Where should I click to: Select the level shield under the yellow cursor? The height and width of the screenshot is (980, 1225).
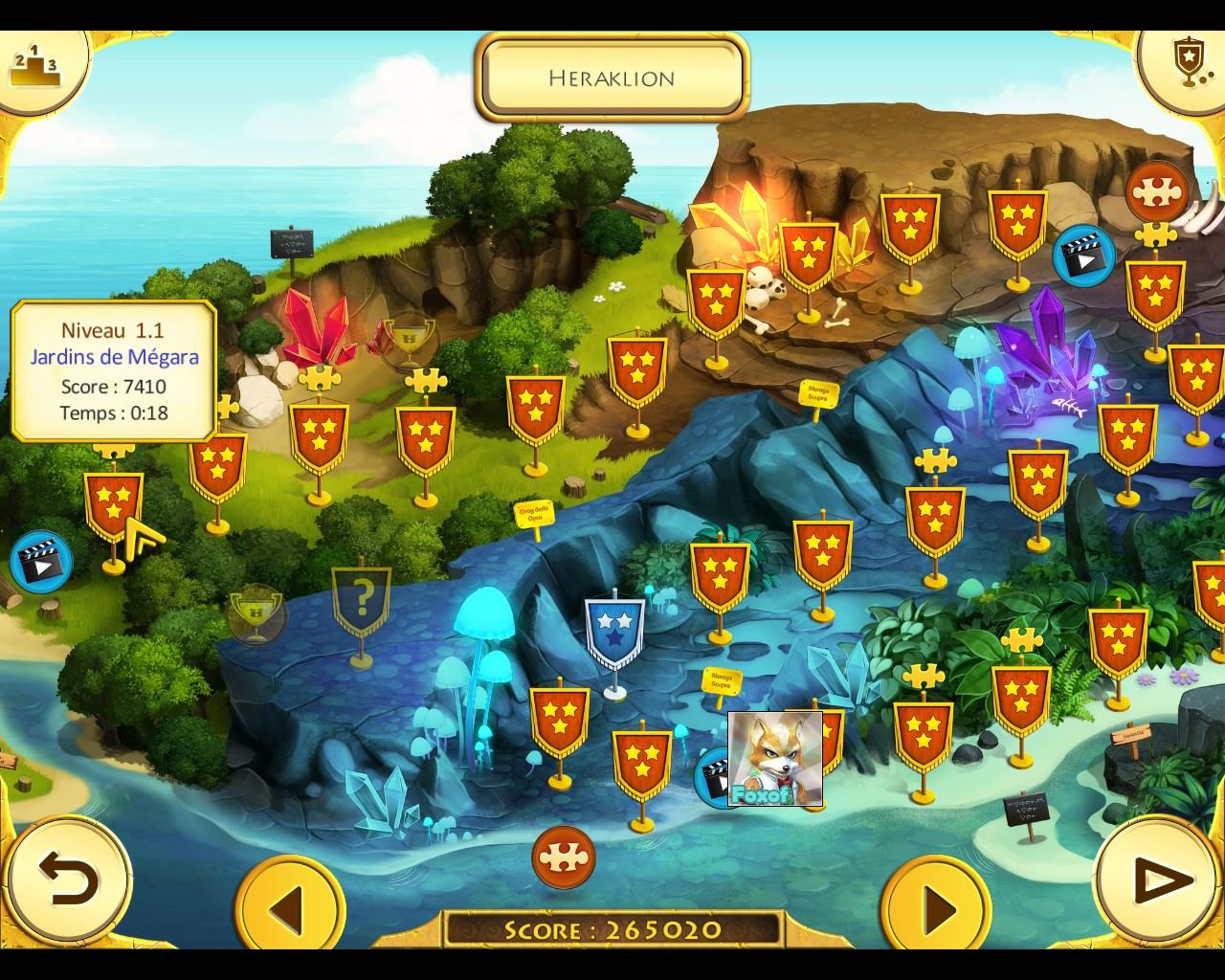click(x=113, y=504)
